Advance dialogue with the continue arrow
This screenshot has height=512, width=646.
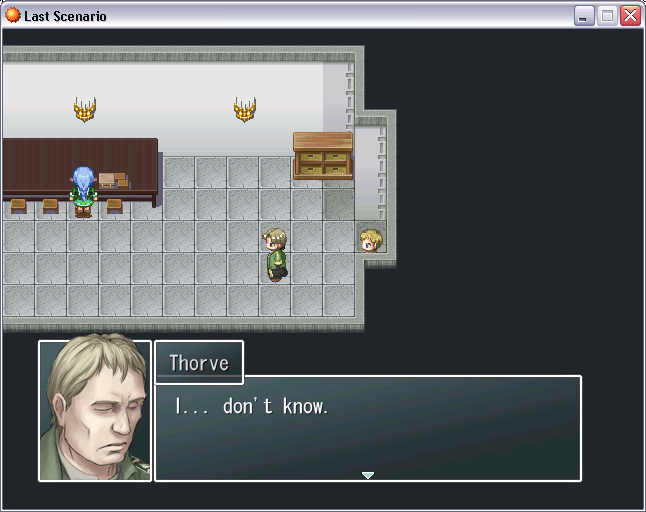[368, 475]
